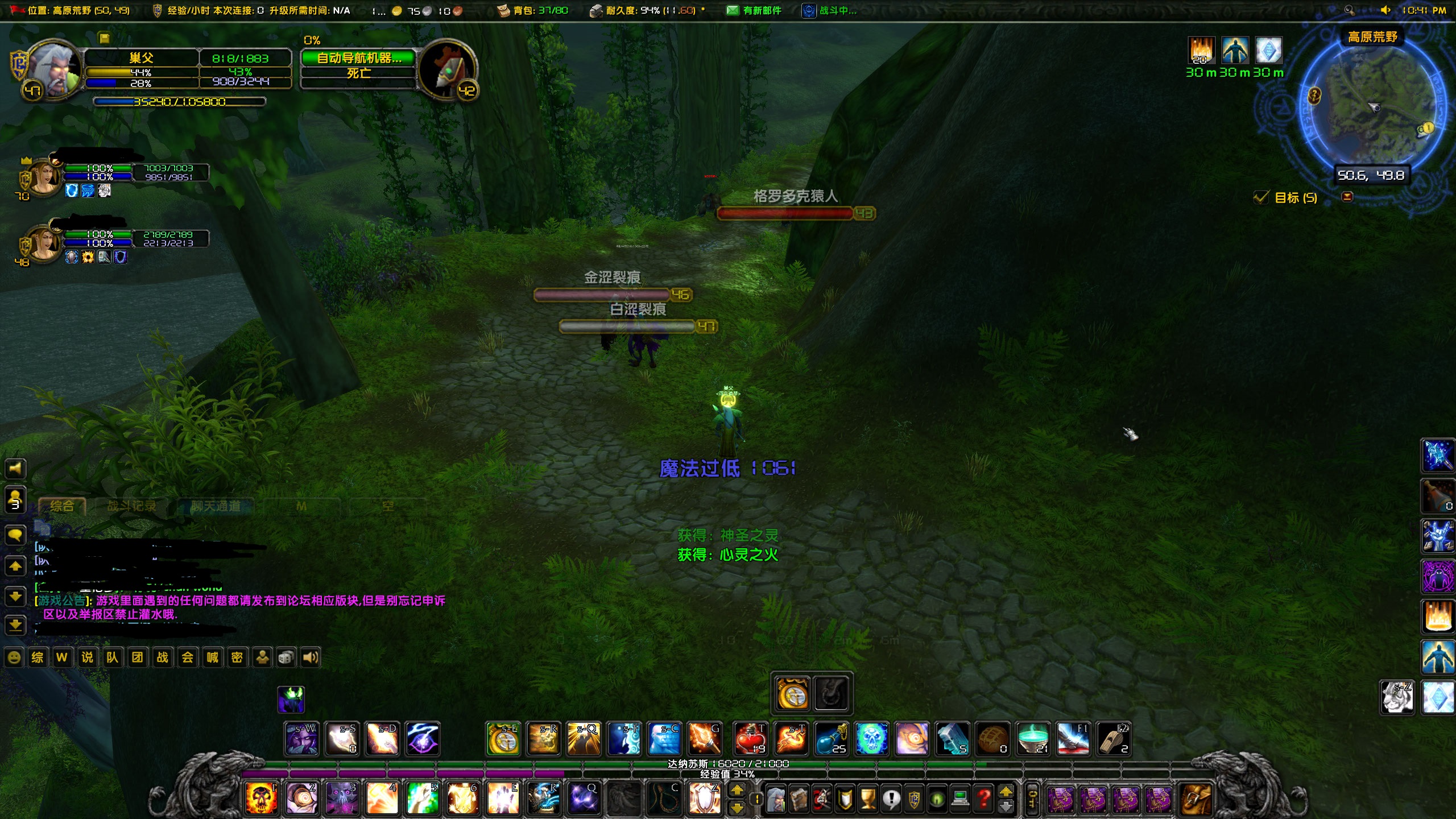Viewport: 1456px width, 819px height.
Task: Toggle game sound via top-right speaker icon
Action: pyautogui.click(x=1385, y=10)
